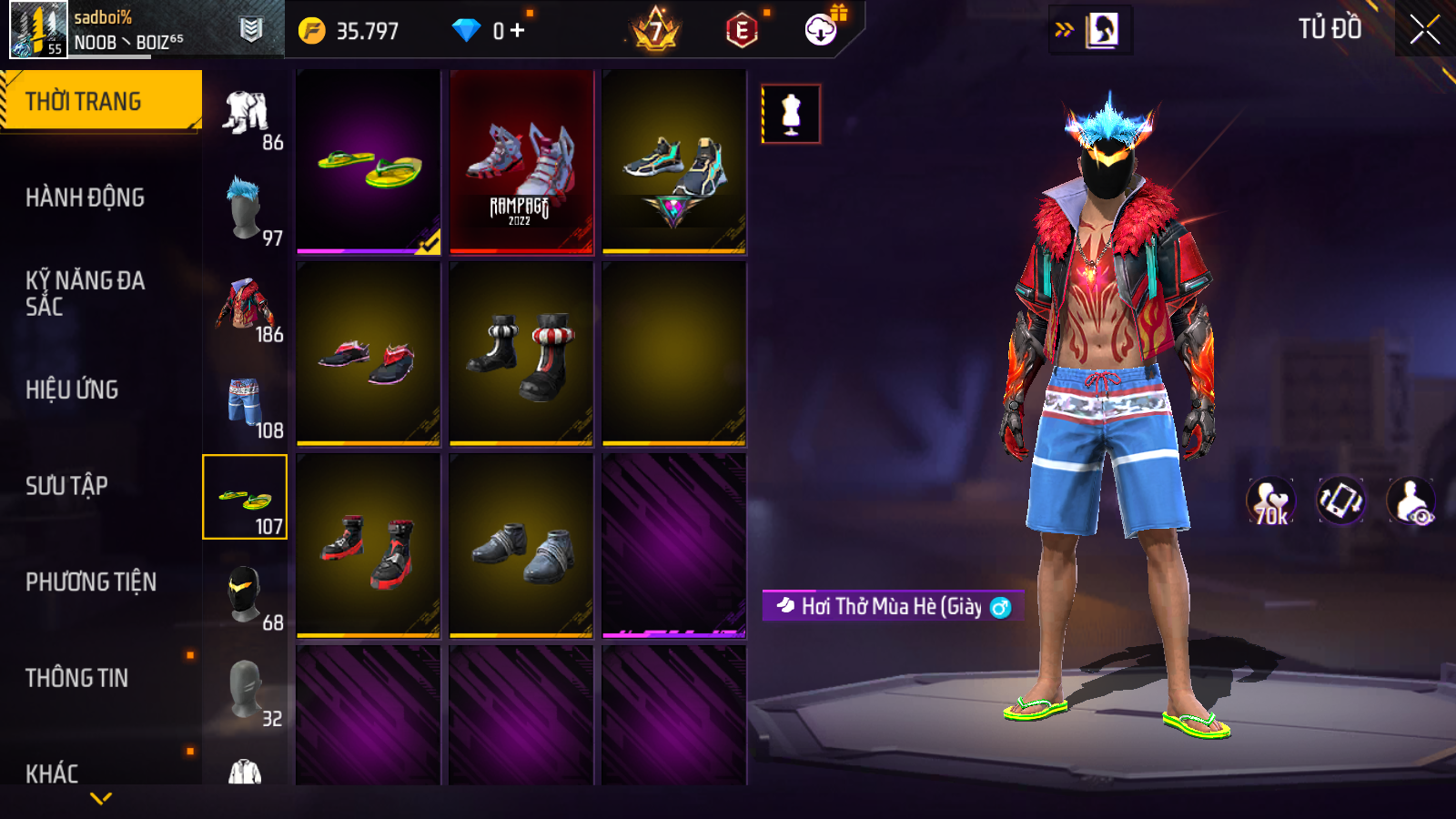Open the Sưu Tập section

pyautogui.click(x=66, y=486)
